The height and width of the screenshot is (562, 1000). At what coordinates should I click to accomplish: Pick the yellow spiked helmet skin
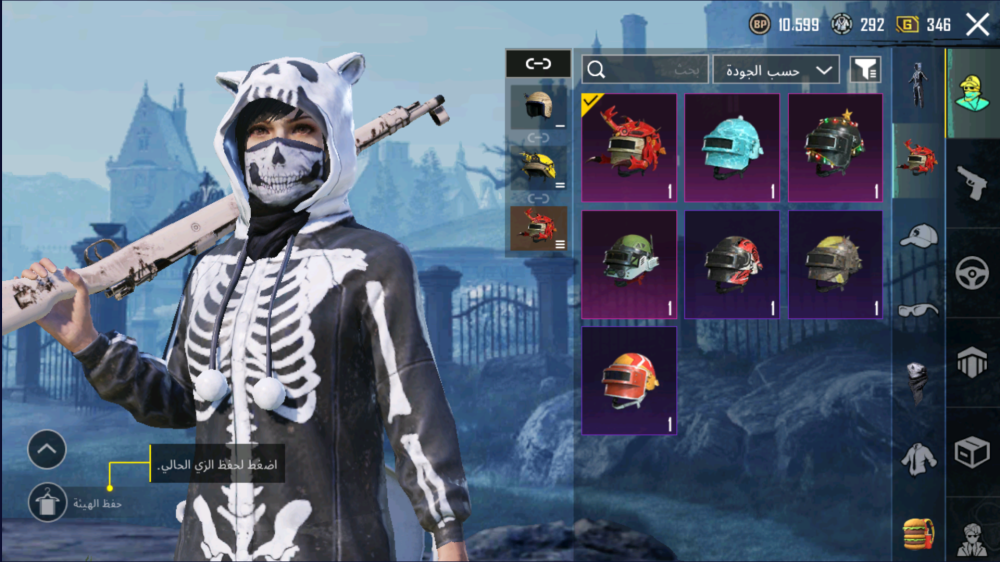click(835, 264)
